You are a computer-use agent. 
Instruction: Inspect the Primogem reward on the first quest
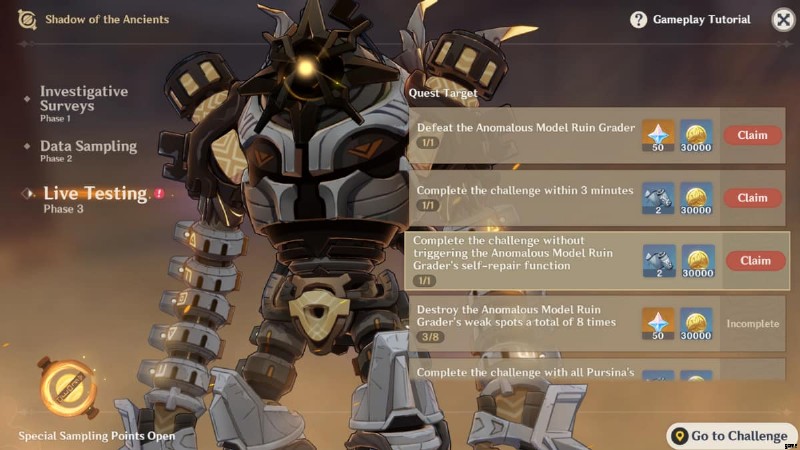click(x=658, y=136)
